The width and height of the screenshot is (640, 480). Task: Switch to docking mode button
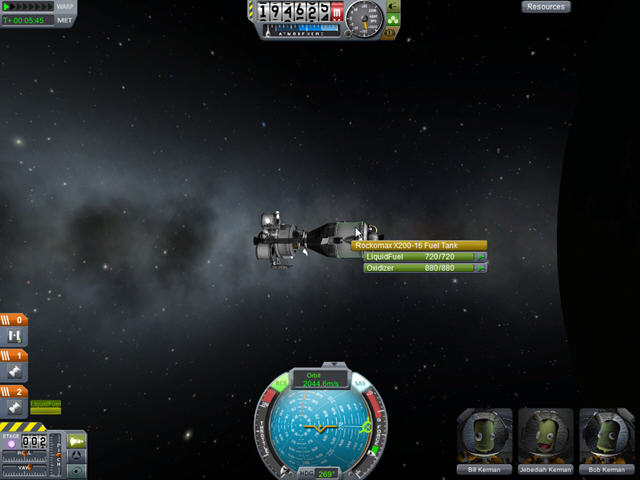(x=77, y=455)
